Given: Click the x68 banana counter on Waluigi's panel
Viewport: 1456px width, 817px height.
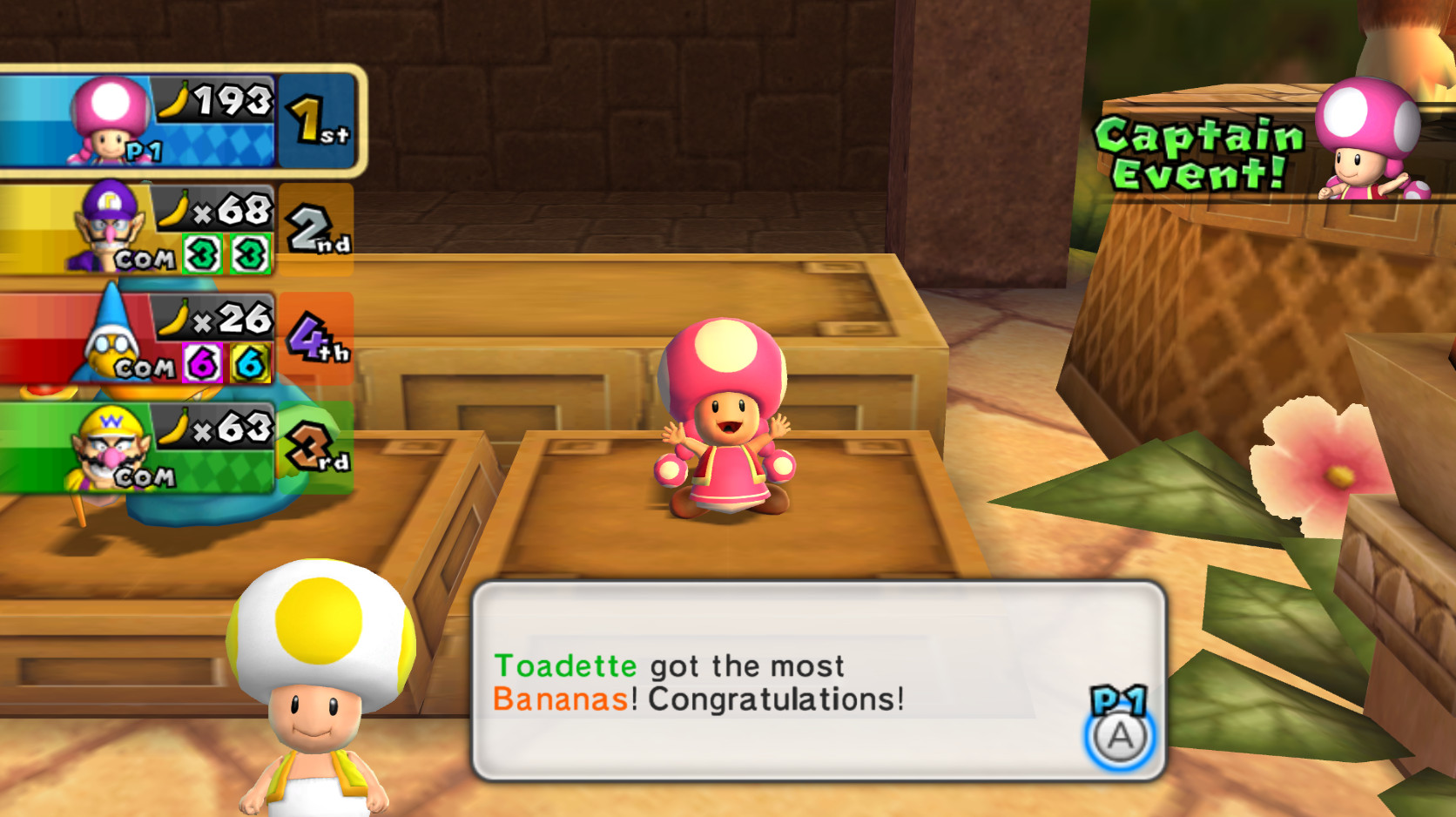Looking at the screenshot, I should coord(221,209).
